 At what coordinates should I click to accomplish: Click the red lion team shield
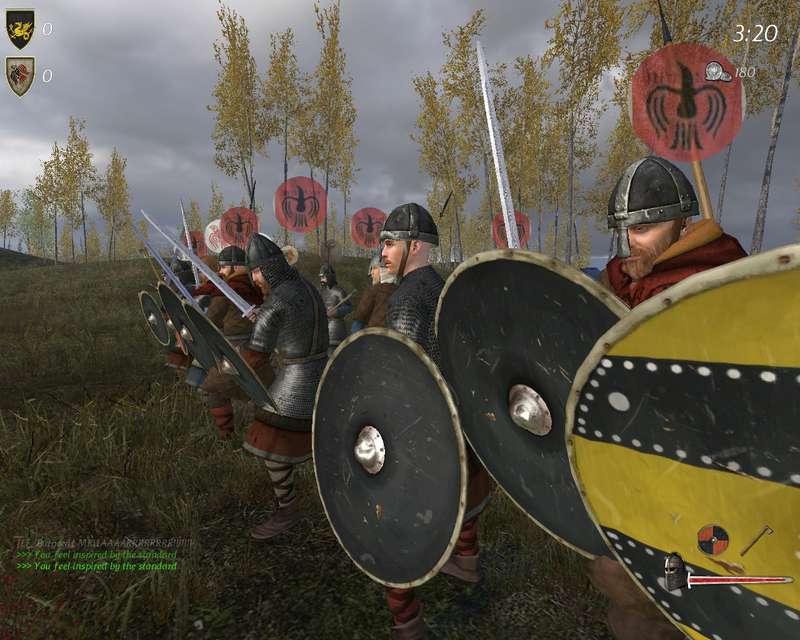coord(20,76)
